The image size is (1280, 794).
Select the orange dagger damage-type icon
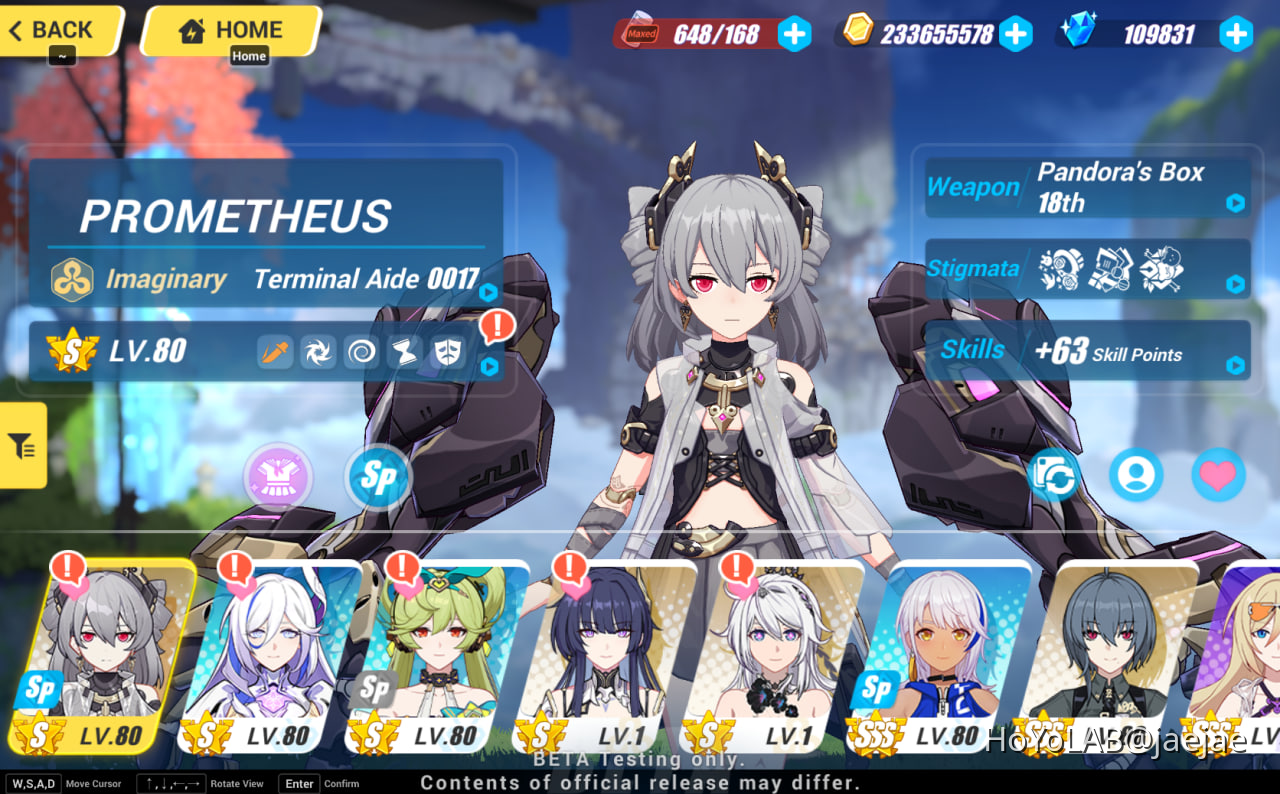click(274, 351)
